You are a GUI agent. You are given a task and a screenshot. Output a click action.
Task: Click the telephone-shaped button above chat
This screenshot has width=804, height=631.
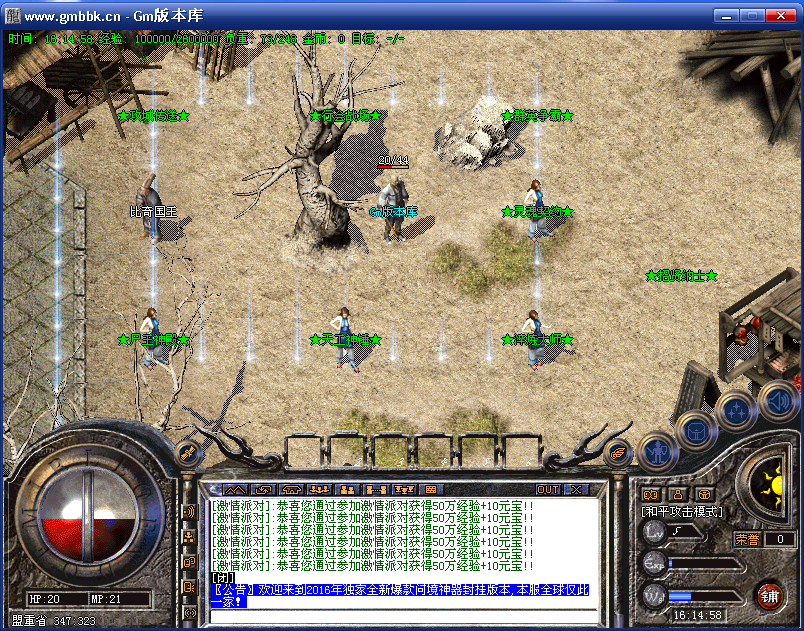(x=292, y=490)
